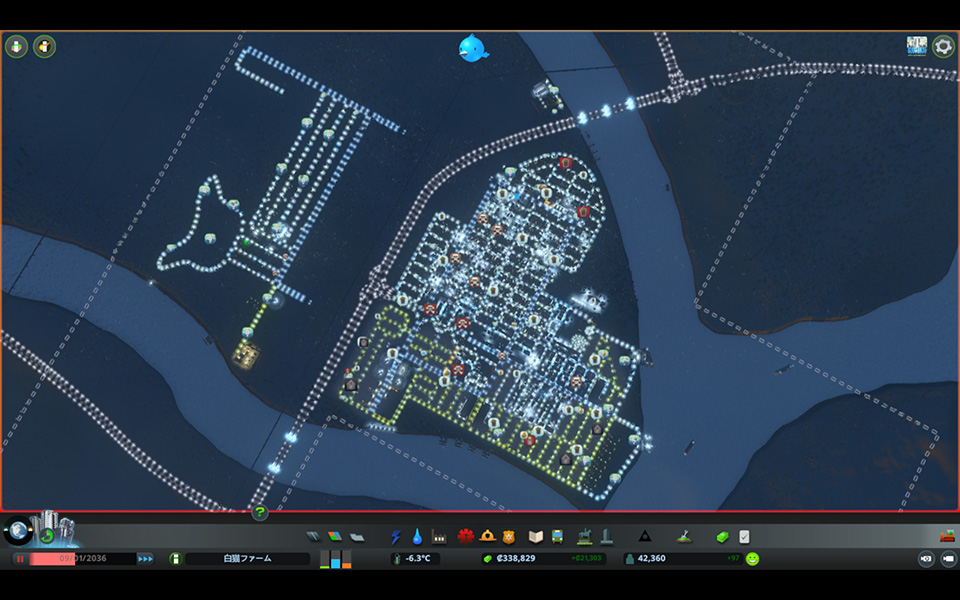Open the police badge menu
This screenshot has width=960, height=600.
[x=509, y=537]
